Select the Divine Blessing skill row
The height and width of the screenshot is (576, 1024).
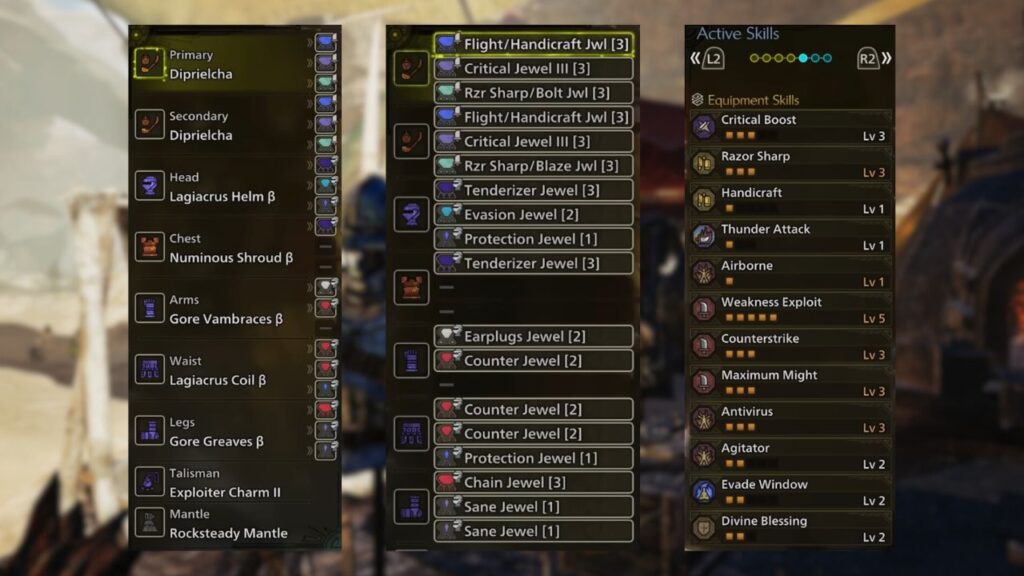(x=789, y=528)
